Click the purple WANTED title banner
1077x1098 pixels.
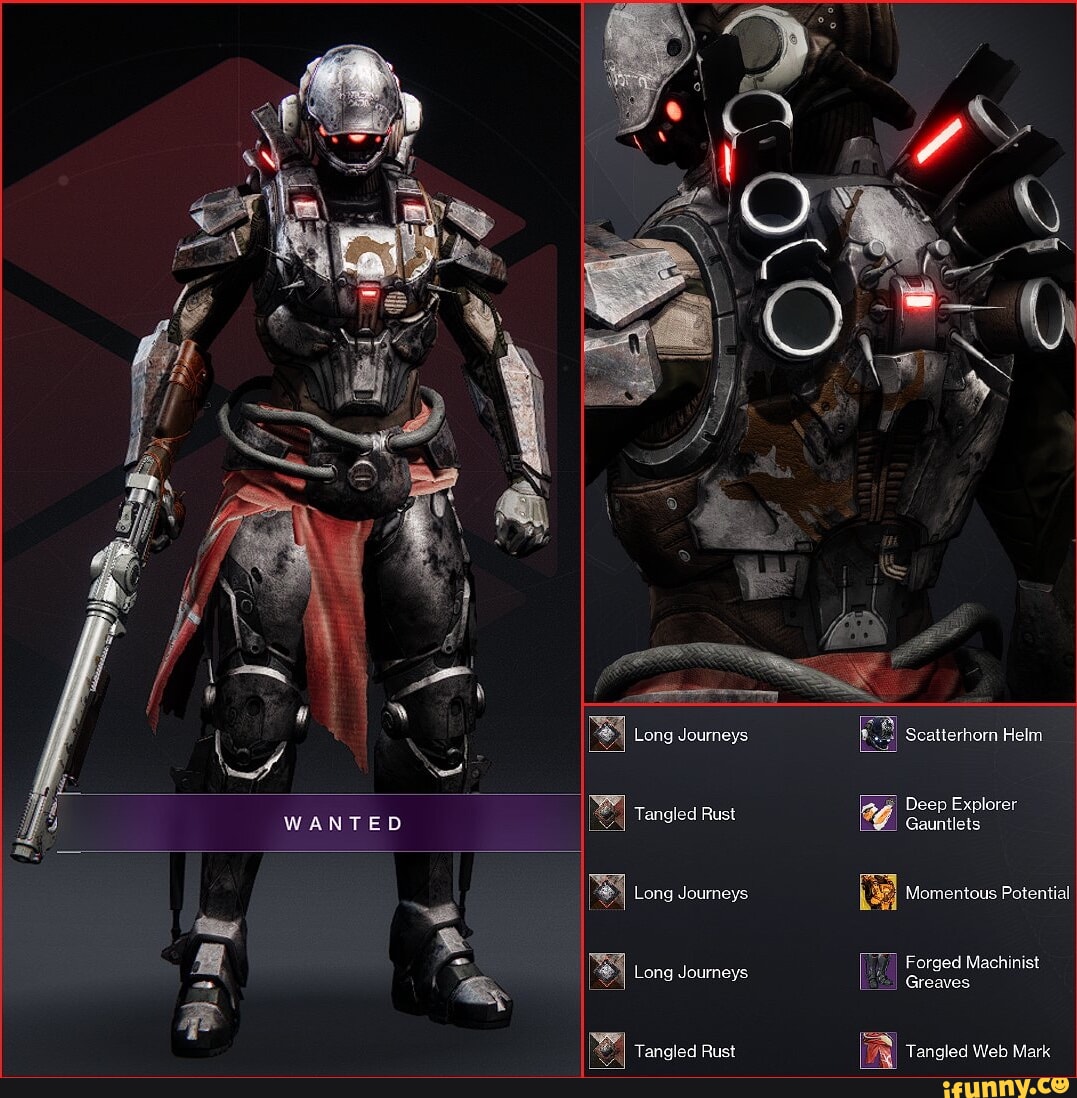point(320,823)
